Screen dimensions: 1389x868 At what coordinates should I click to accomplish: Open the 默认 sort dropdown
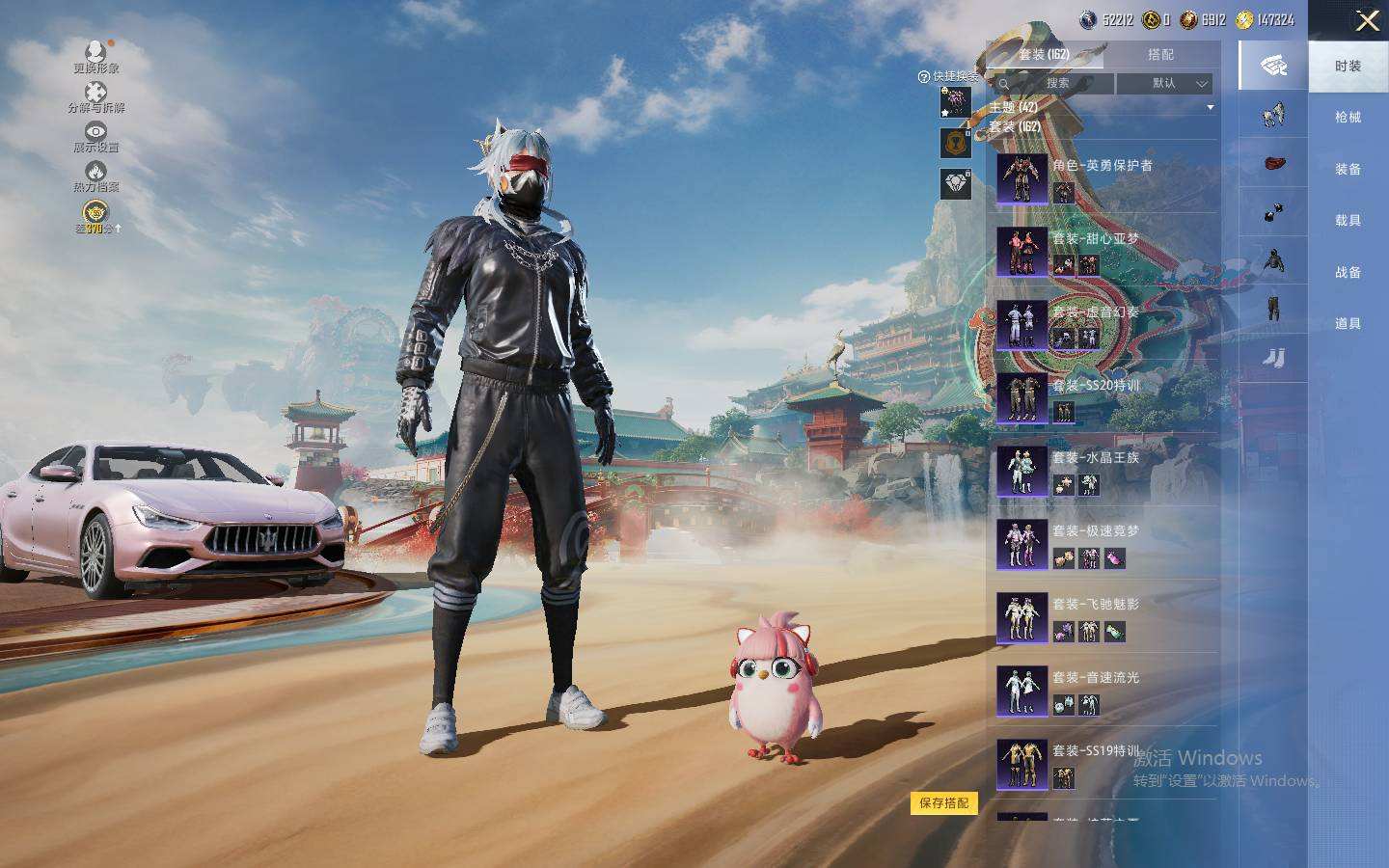pyautogui.click(x=1164, y=84)
